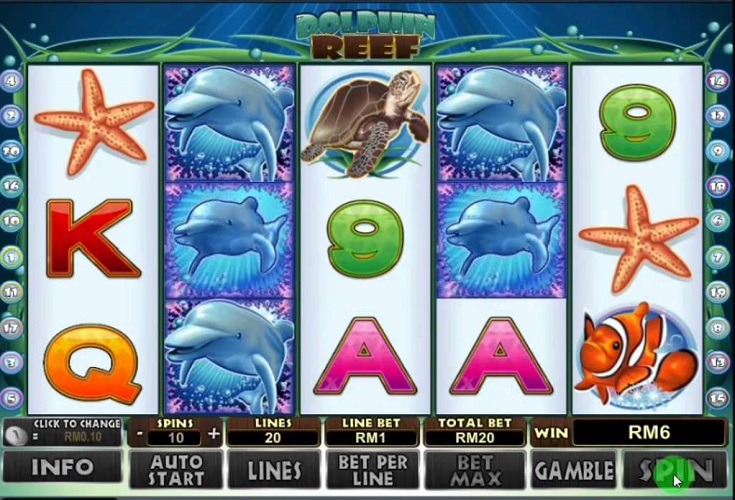Change the BET PER LINE amount
This screenshot has width=735, height=500.
pyautogui.click(x=373, y=469)
